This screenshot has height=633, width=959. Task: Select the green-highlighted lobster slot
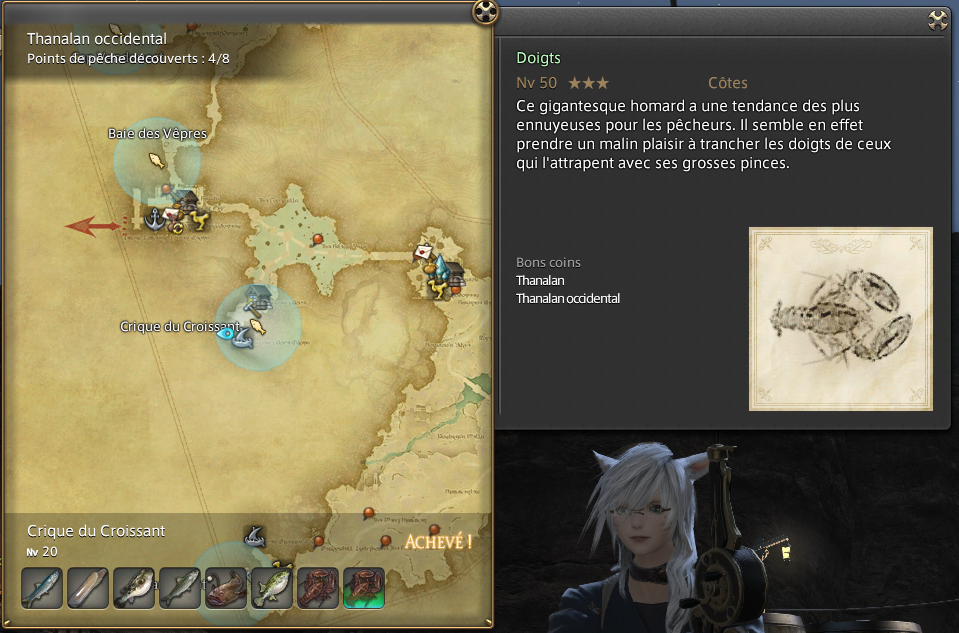tap(364, 588)
